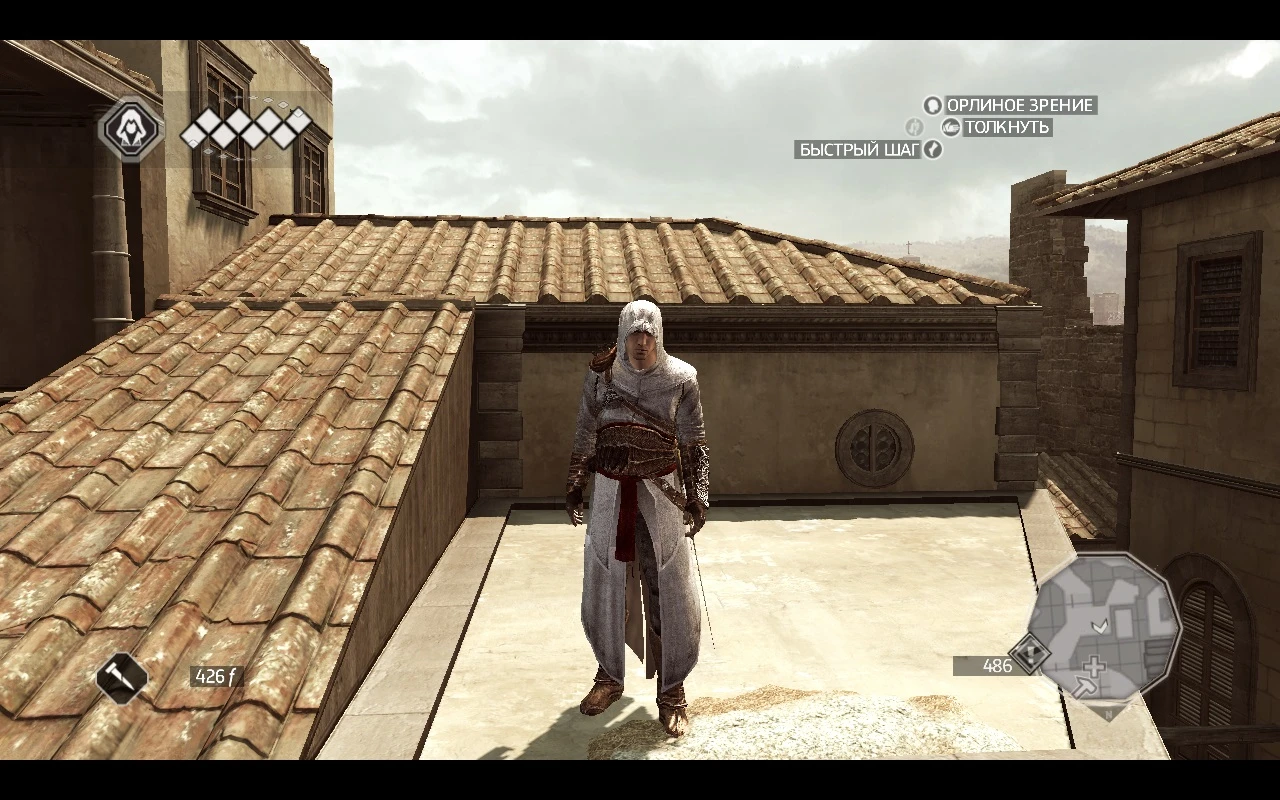Click the Assassin emblem status indicator
Screen dimensions: 1280x800
[x=129, y=129]
